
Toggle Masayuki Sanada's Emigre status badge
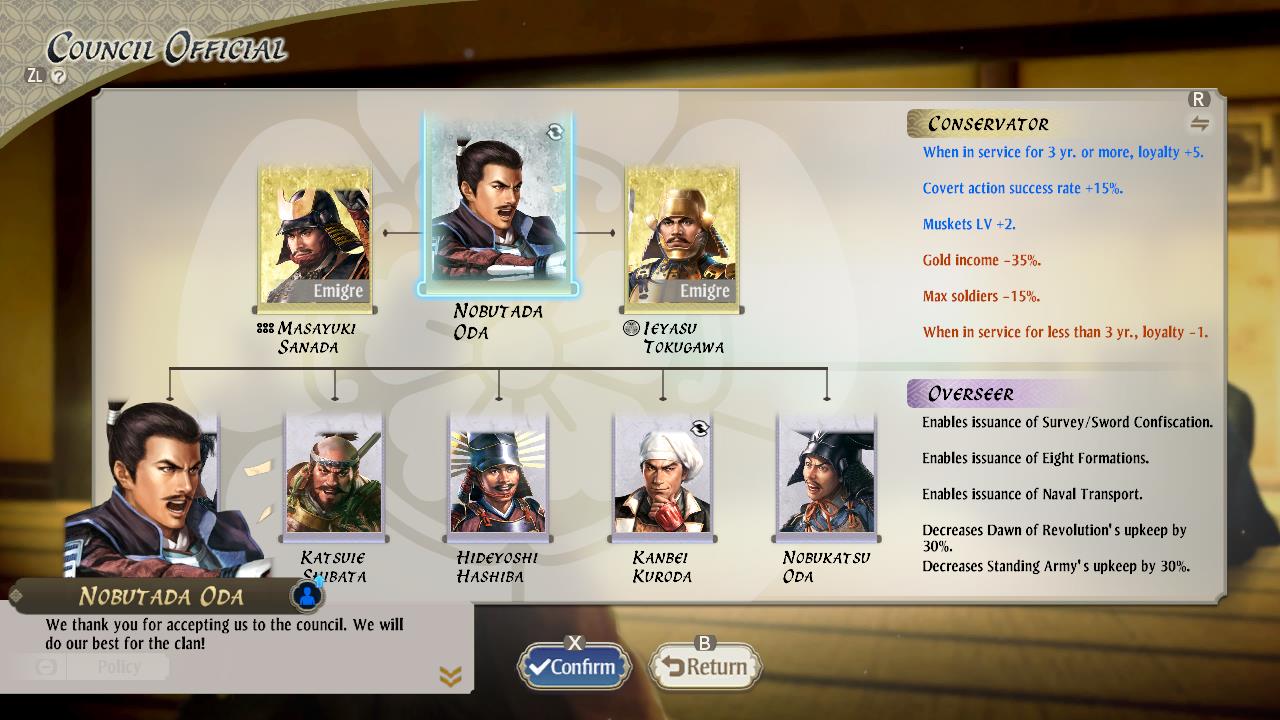pos(336,291)
